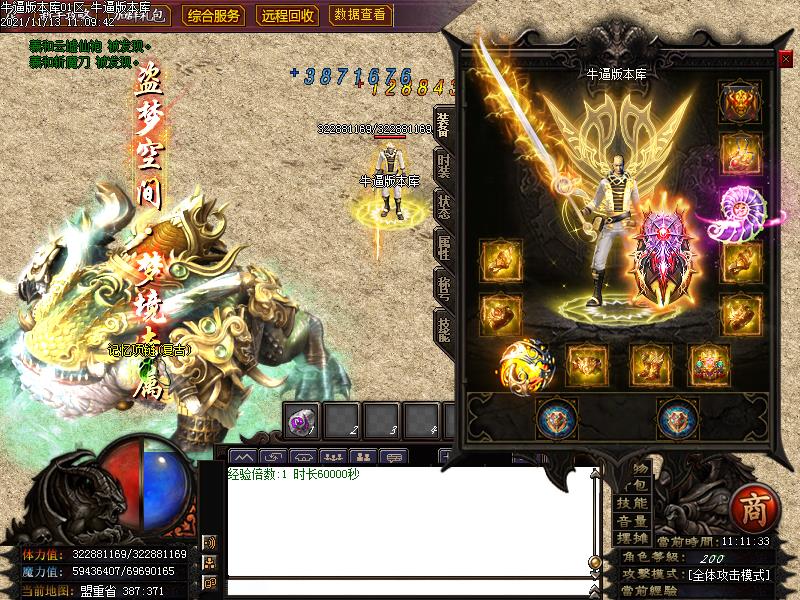Open the 综合服务 menu
The height and width of the screenshot is (600, 800).
tap(214, 15)
